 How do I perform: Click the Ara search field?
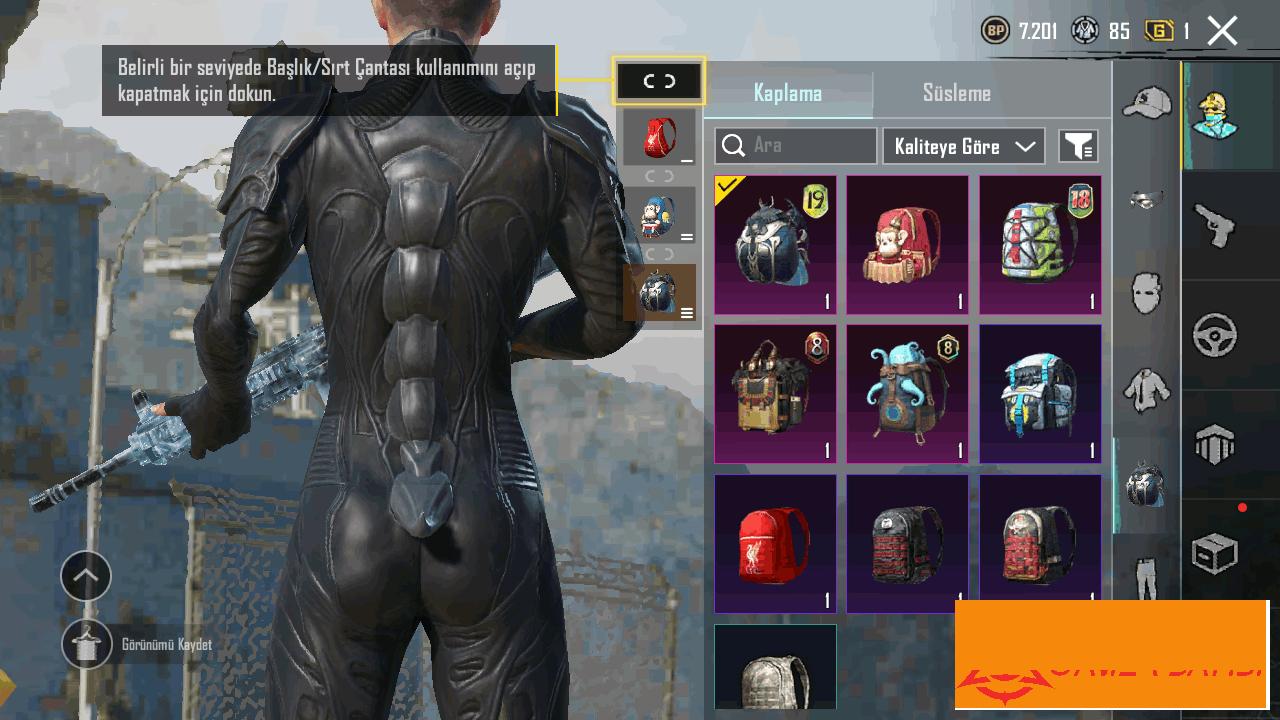click(x=796, y=146)
